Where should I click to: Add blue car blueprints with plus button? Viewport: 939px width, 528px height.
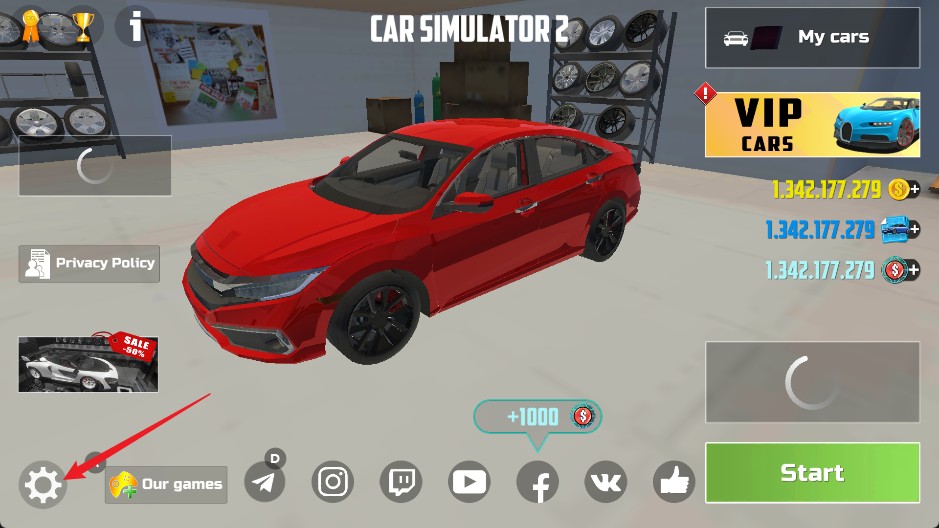913,229
